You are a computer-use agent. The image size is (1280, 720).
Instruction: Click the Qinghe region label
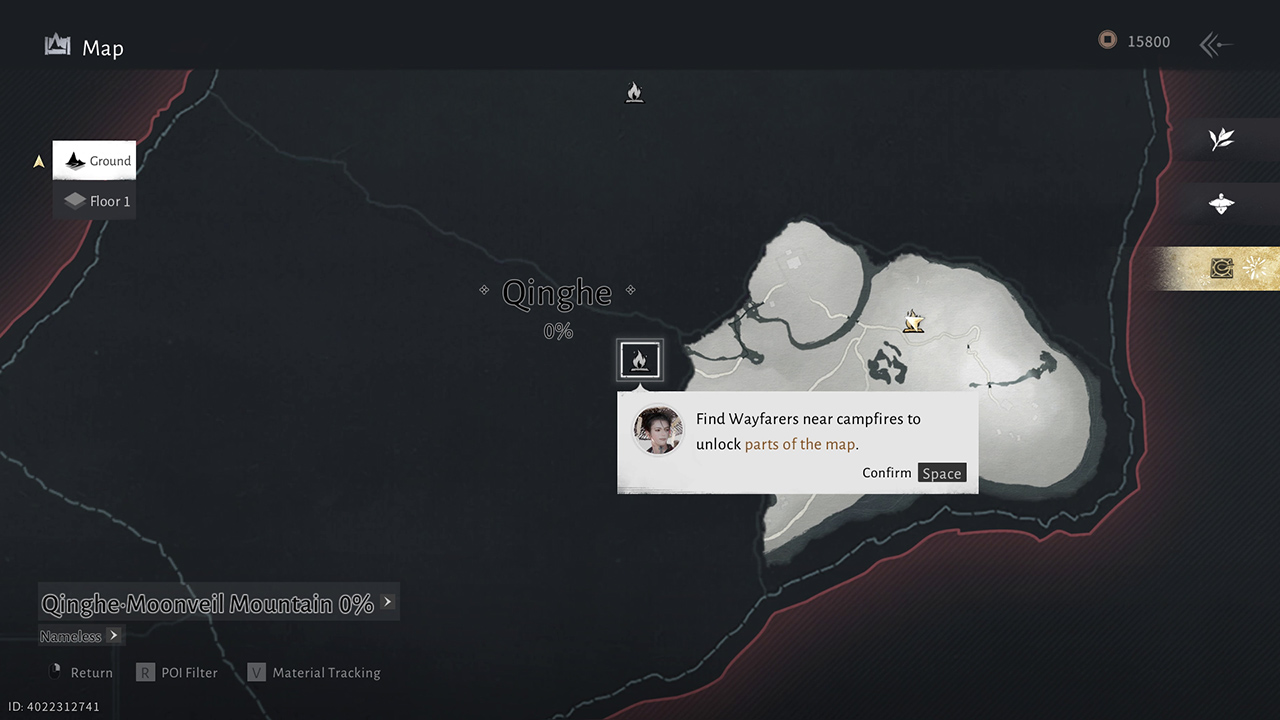557,293
